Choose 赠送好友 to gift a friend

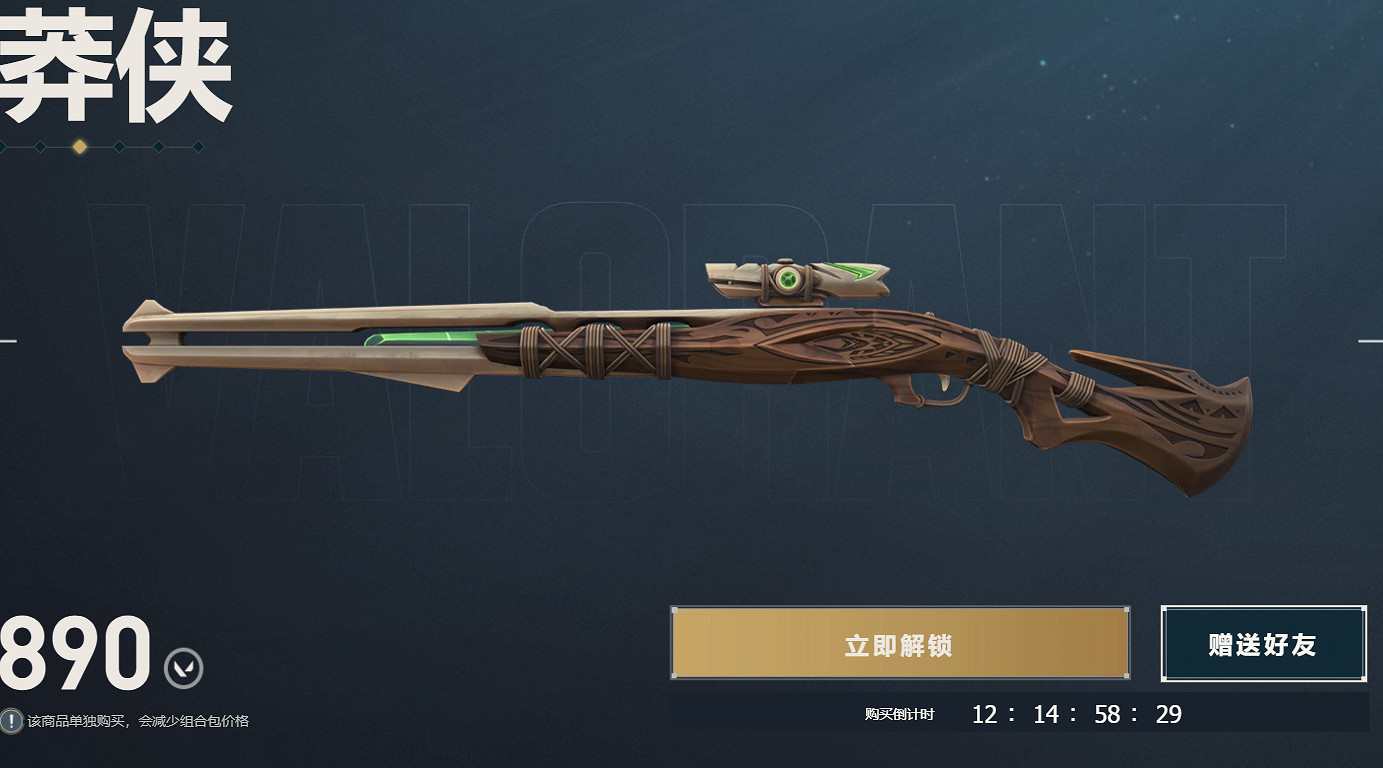(x=1263, y=644)
